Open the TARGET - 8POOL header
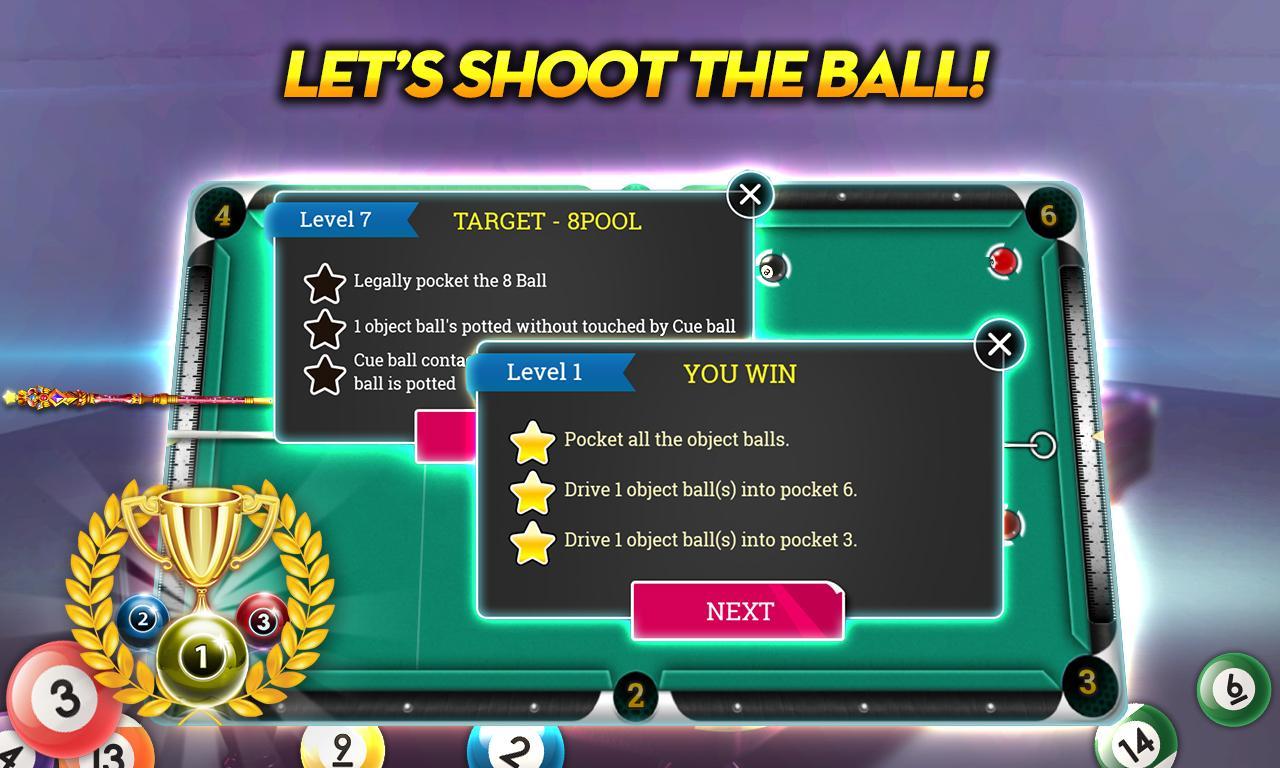Viewport: 1280px width, 768px height. [x=549, y=222]
